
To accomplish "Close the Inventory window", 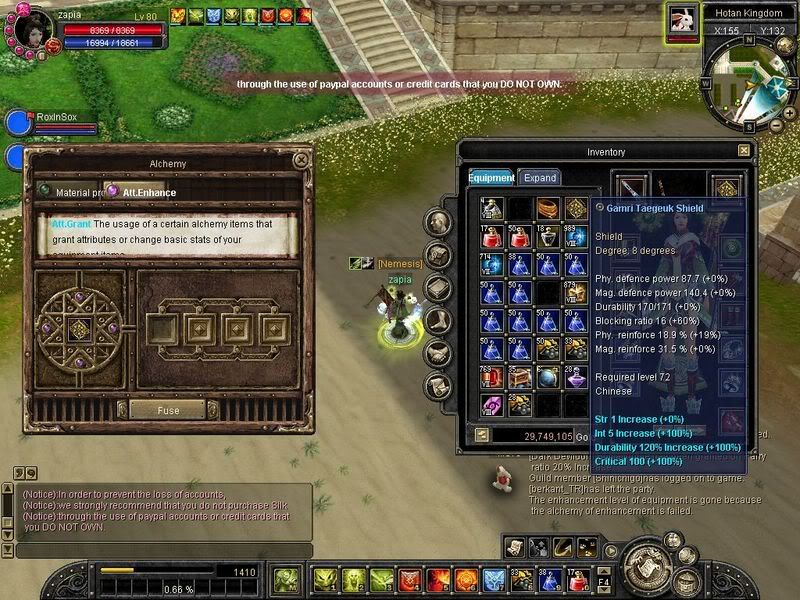I will [x=743, y=151].
